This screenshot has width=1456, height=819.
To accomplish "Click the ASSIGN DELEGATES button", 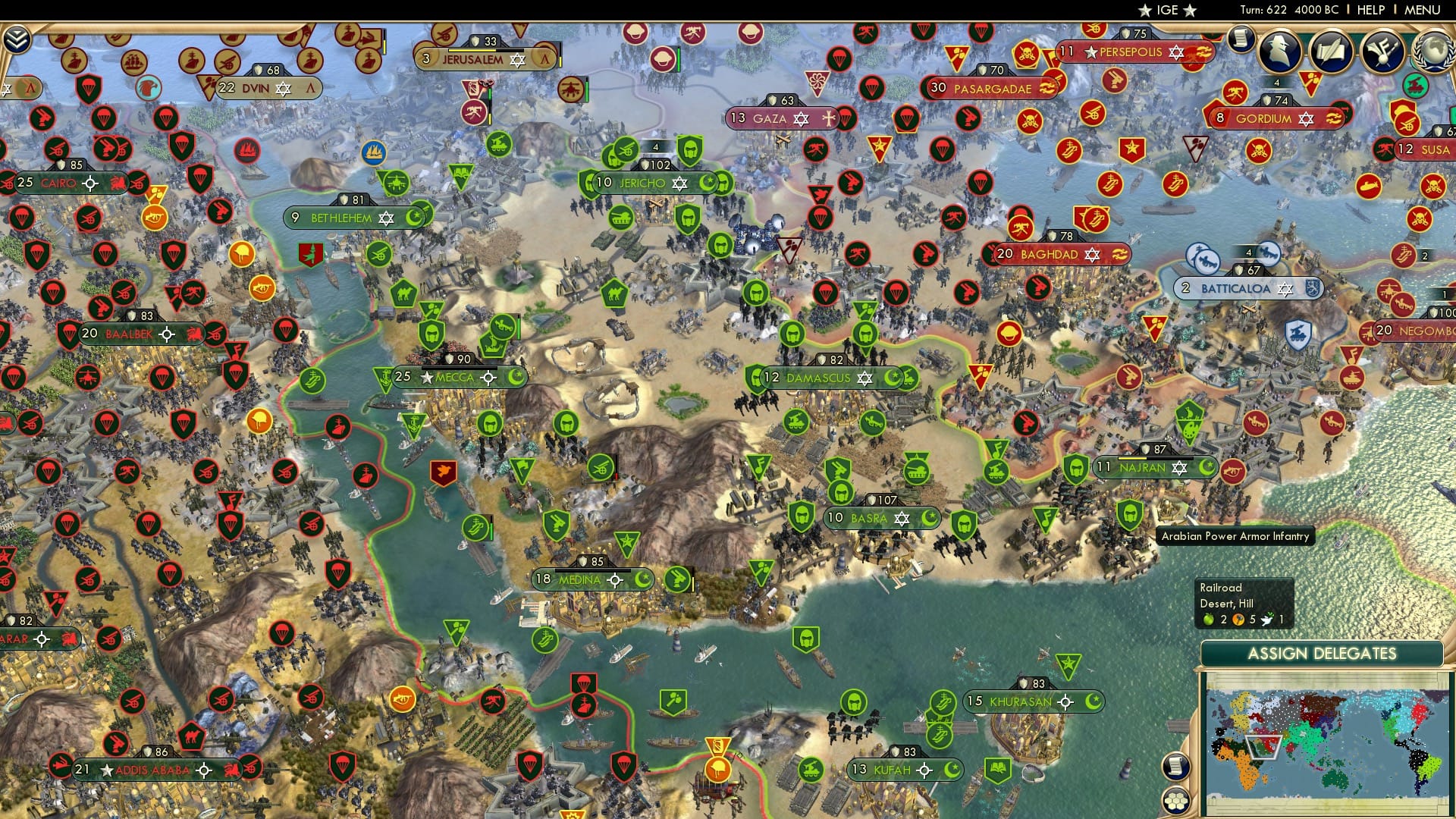I will pos(1324,652).
